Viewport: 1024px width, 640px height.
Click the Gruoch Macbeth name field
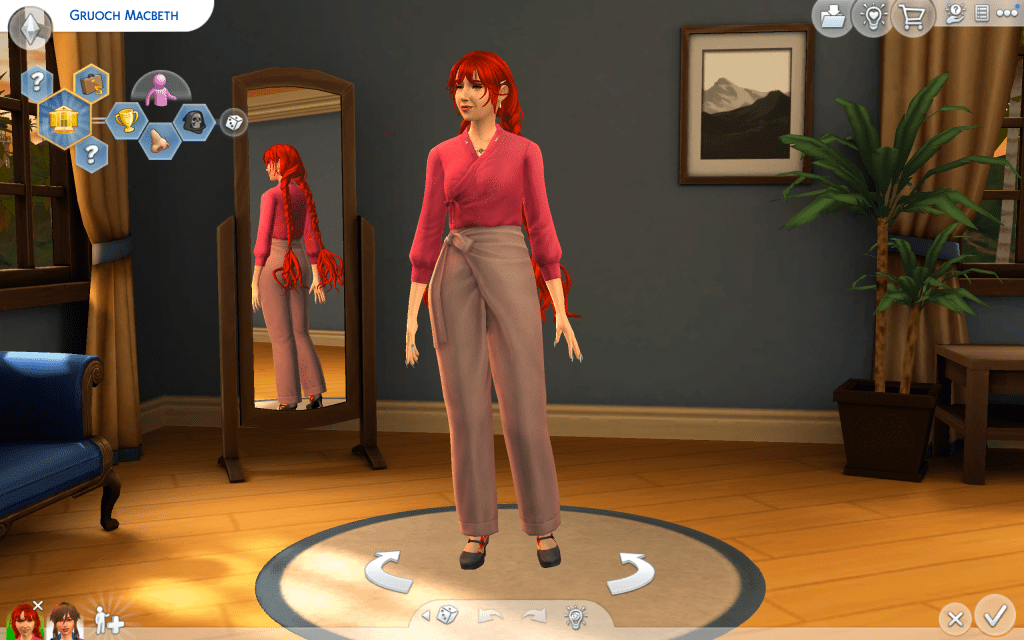point(123,16)
